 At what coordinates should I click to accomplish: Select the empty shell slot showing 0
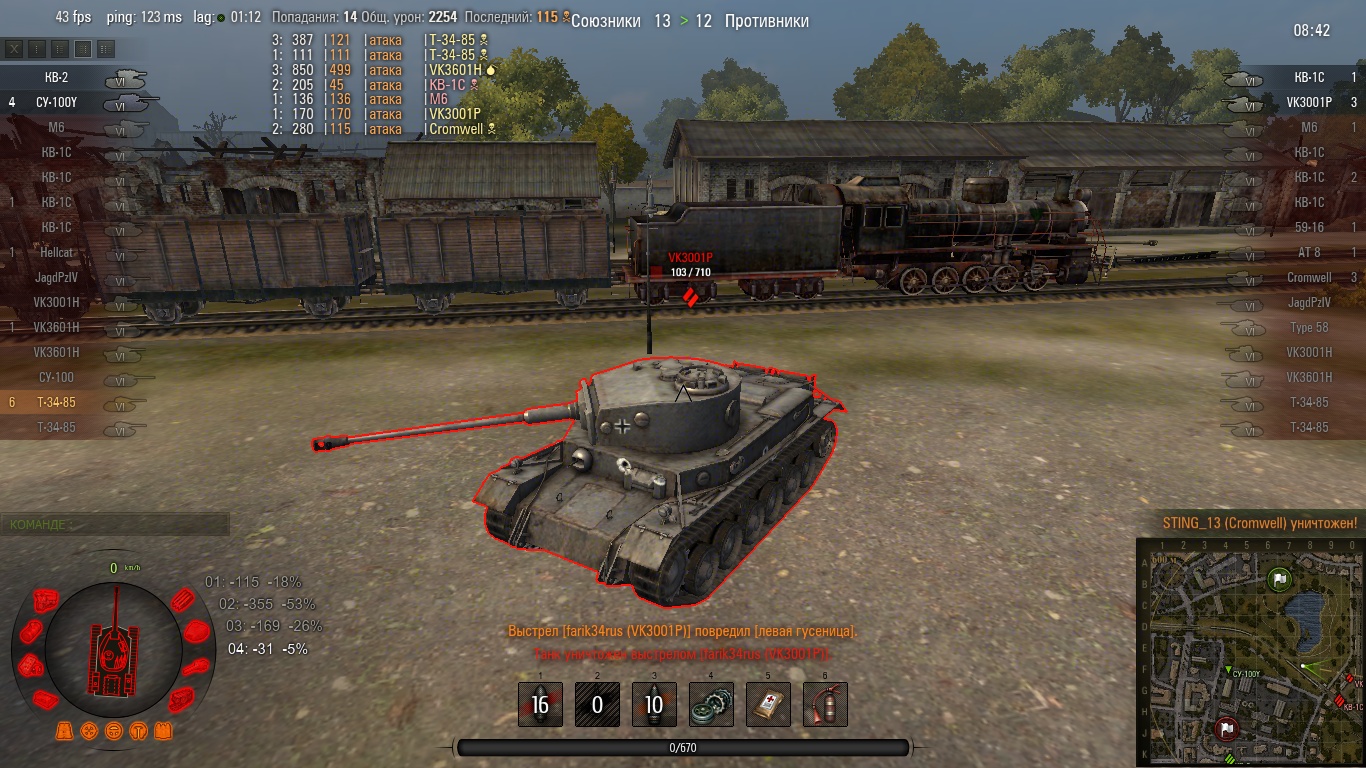point(597,704)
